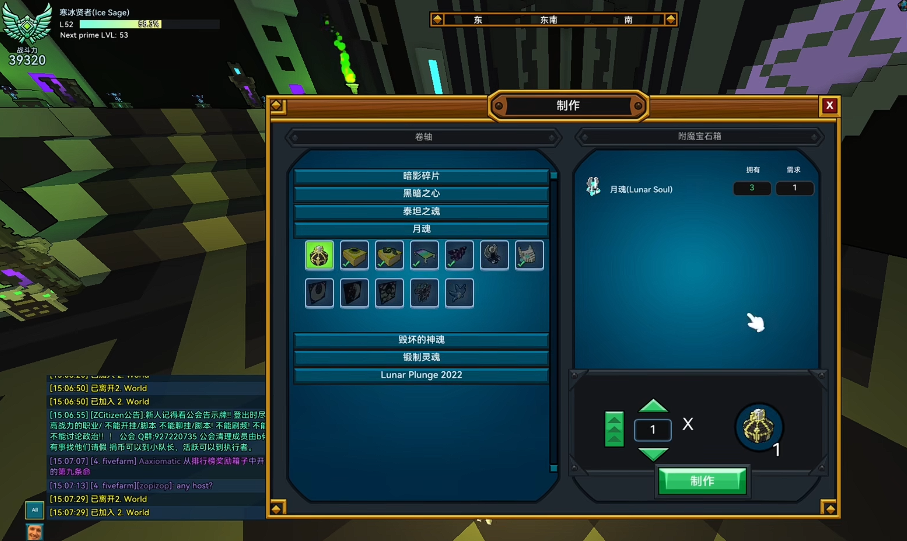Expand the 暗影碎片 recipe category

421,176
